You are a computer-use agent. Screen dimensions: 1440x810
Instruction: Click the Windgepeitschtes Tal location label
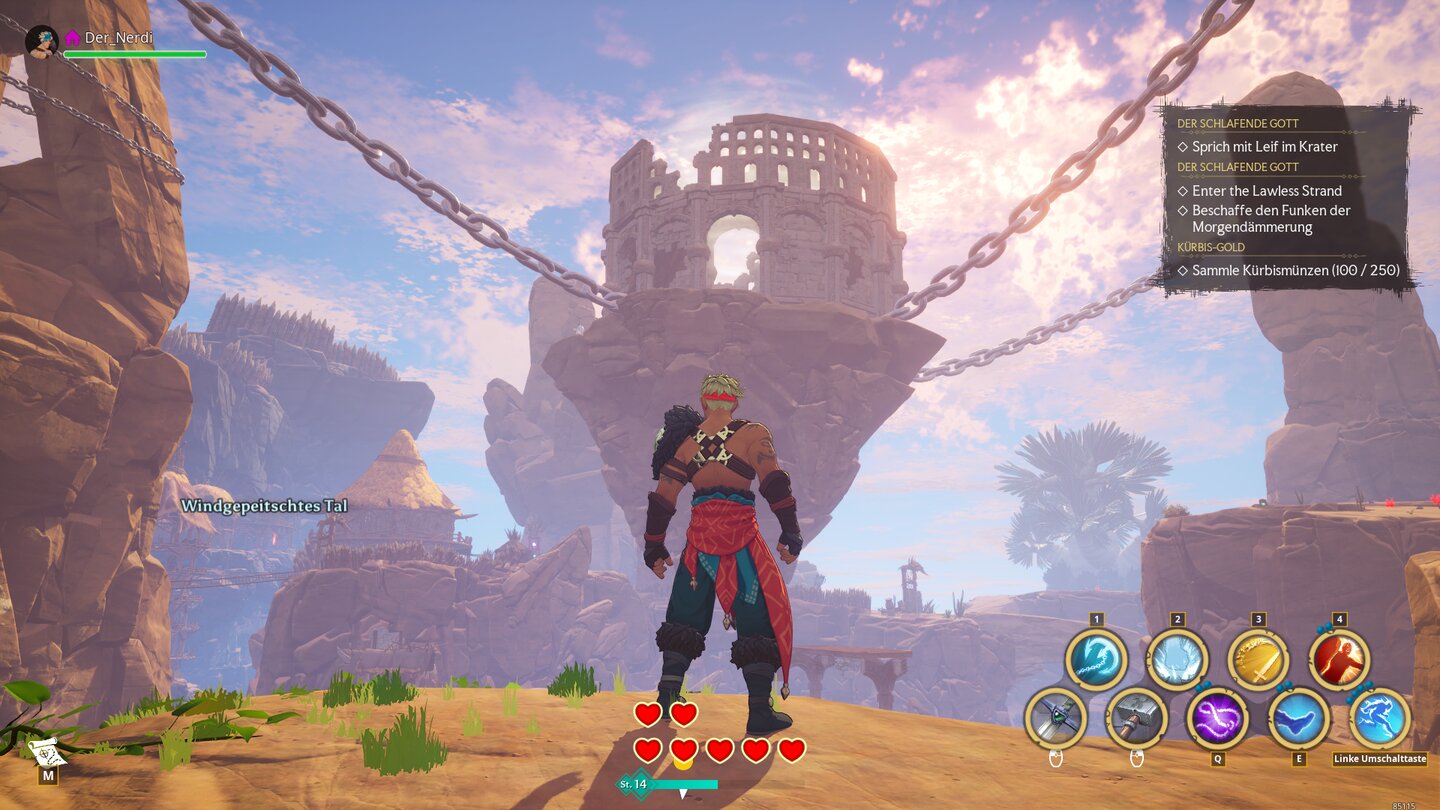click(x=263, y=506)
